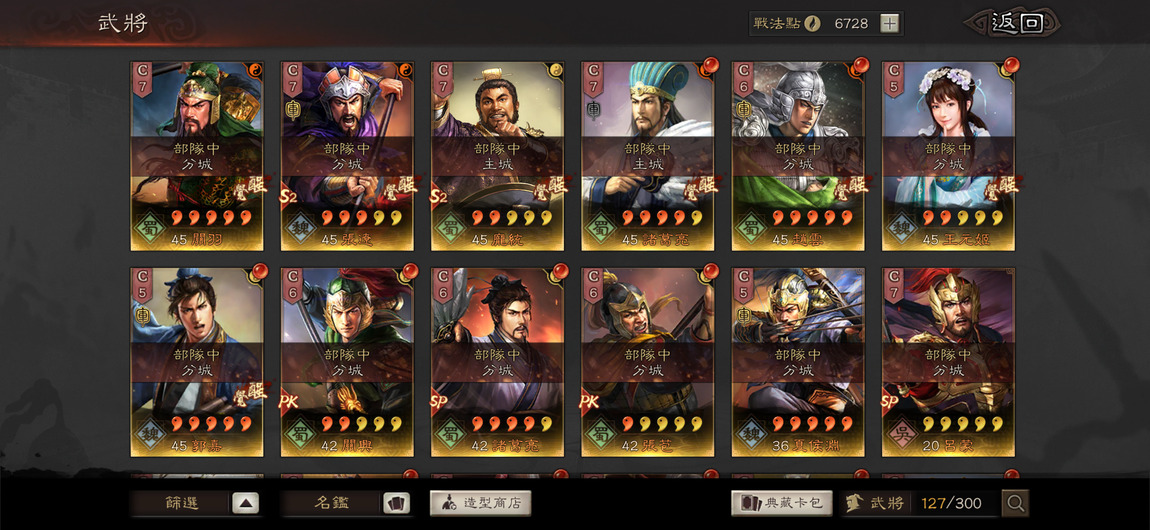
Task: Pick the 夏侯淵 general card
Action: click(x=798, y=361)
